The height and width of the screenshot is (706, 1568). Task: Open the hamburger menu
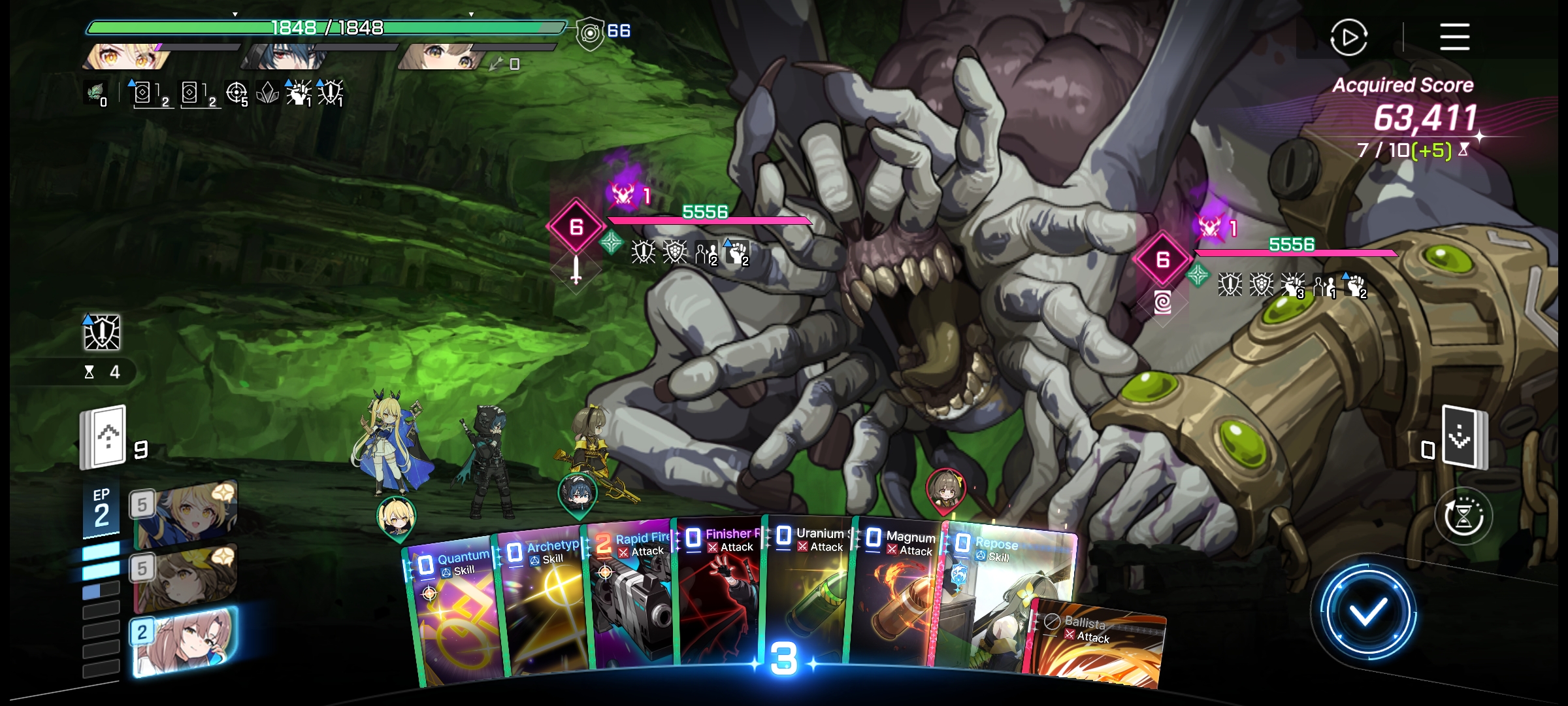pyautogui.click(x=1454, y=37)
